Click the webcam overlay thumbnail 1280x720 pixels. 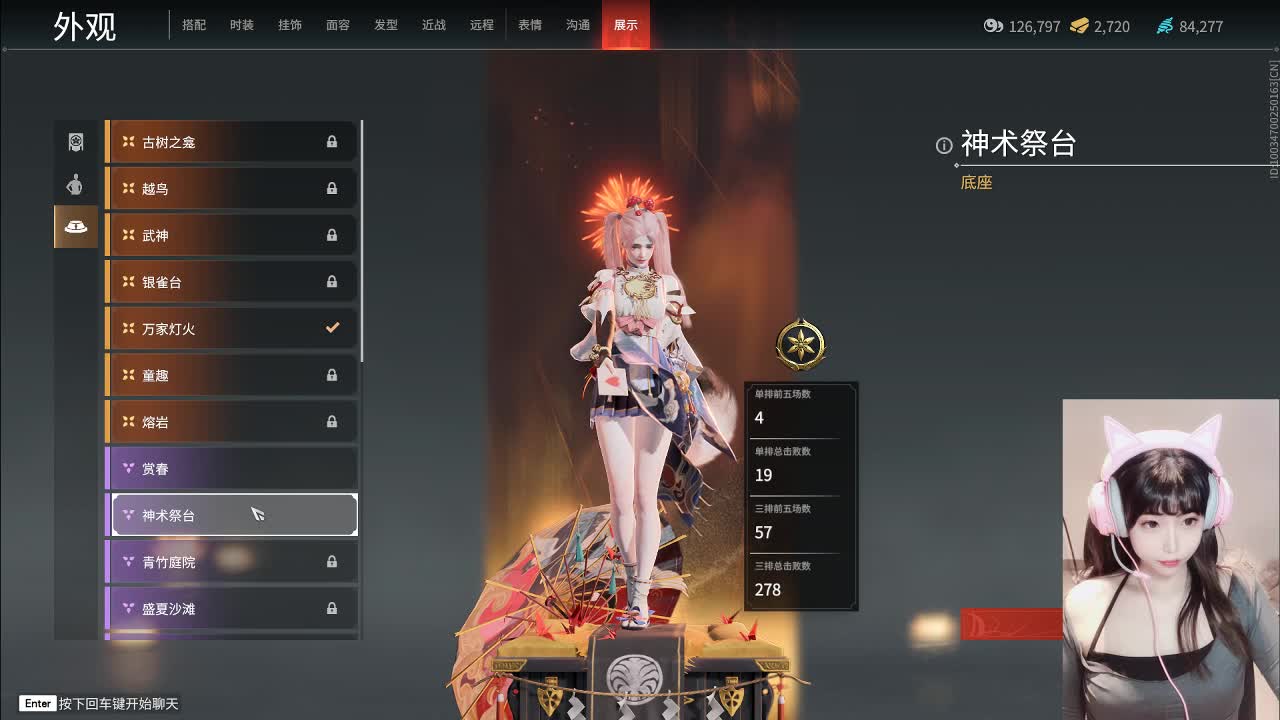1170,560
